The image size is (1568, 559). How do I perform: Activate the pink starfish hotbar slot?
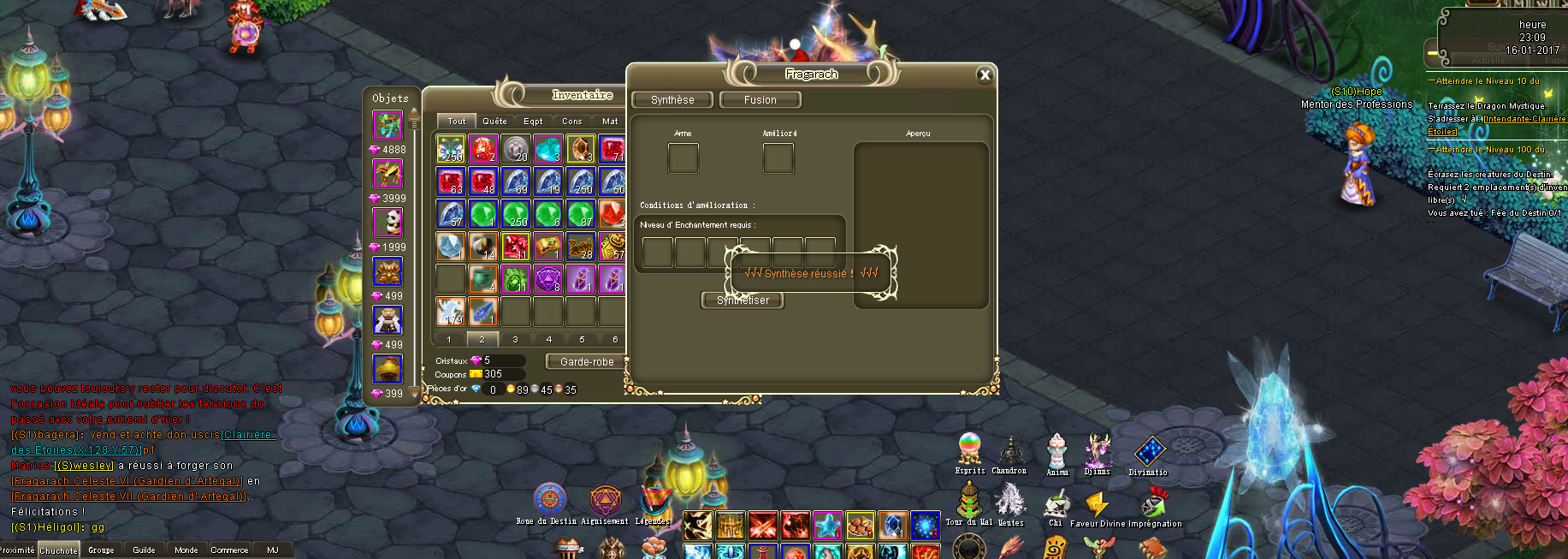pyautogui.click(x=827, y=524)
